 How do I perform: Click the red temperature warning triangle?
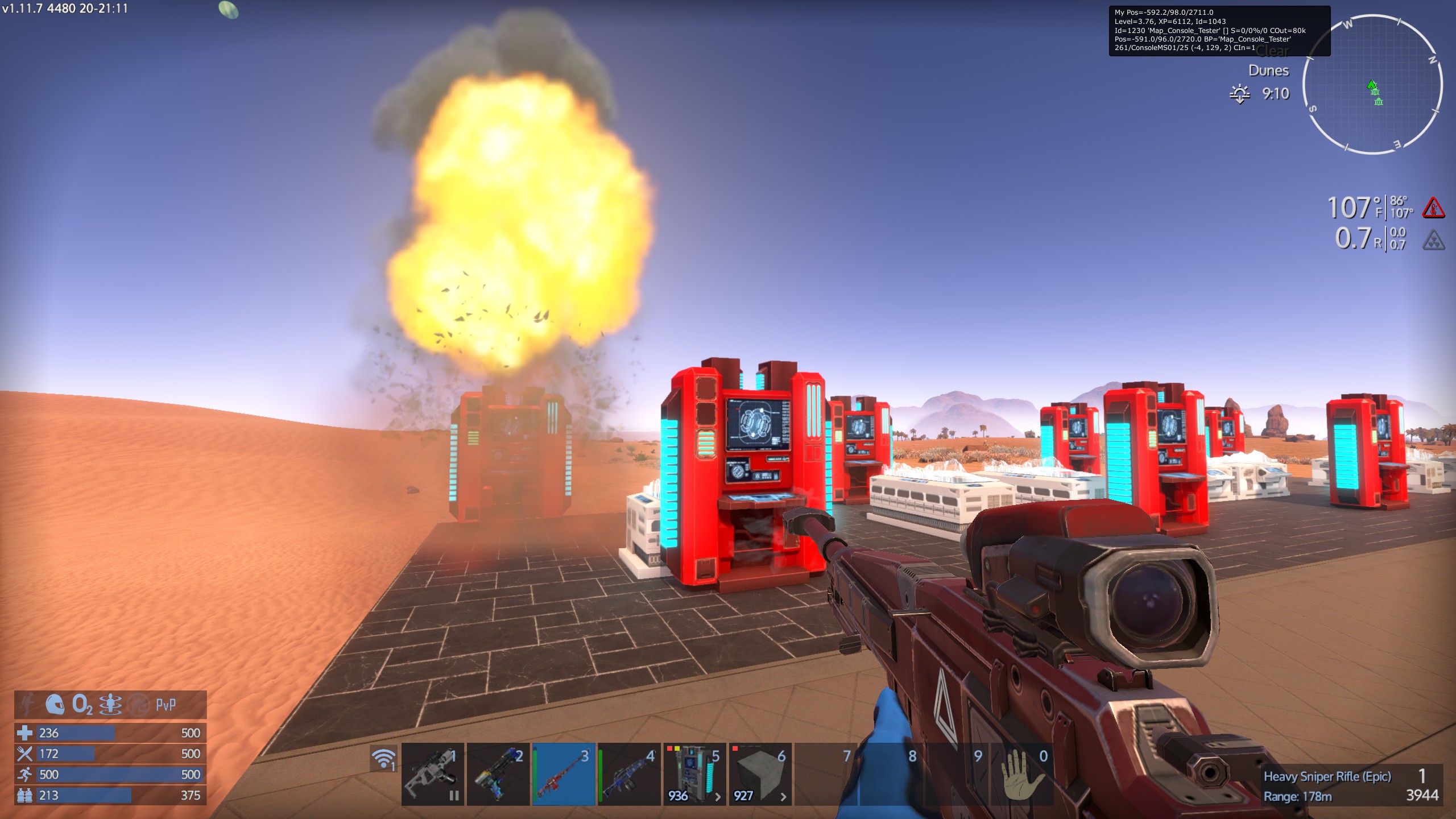[x=1433, y=208]
